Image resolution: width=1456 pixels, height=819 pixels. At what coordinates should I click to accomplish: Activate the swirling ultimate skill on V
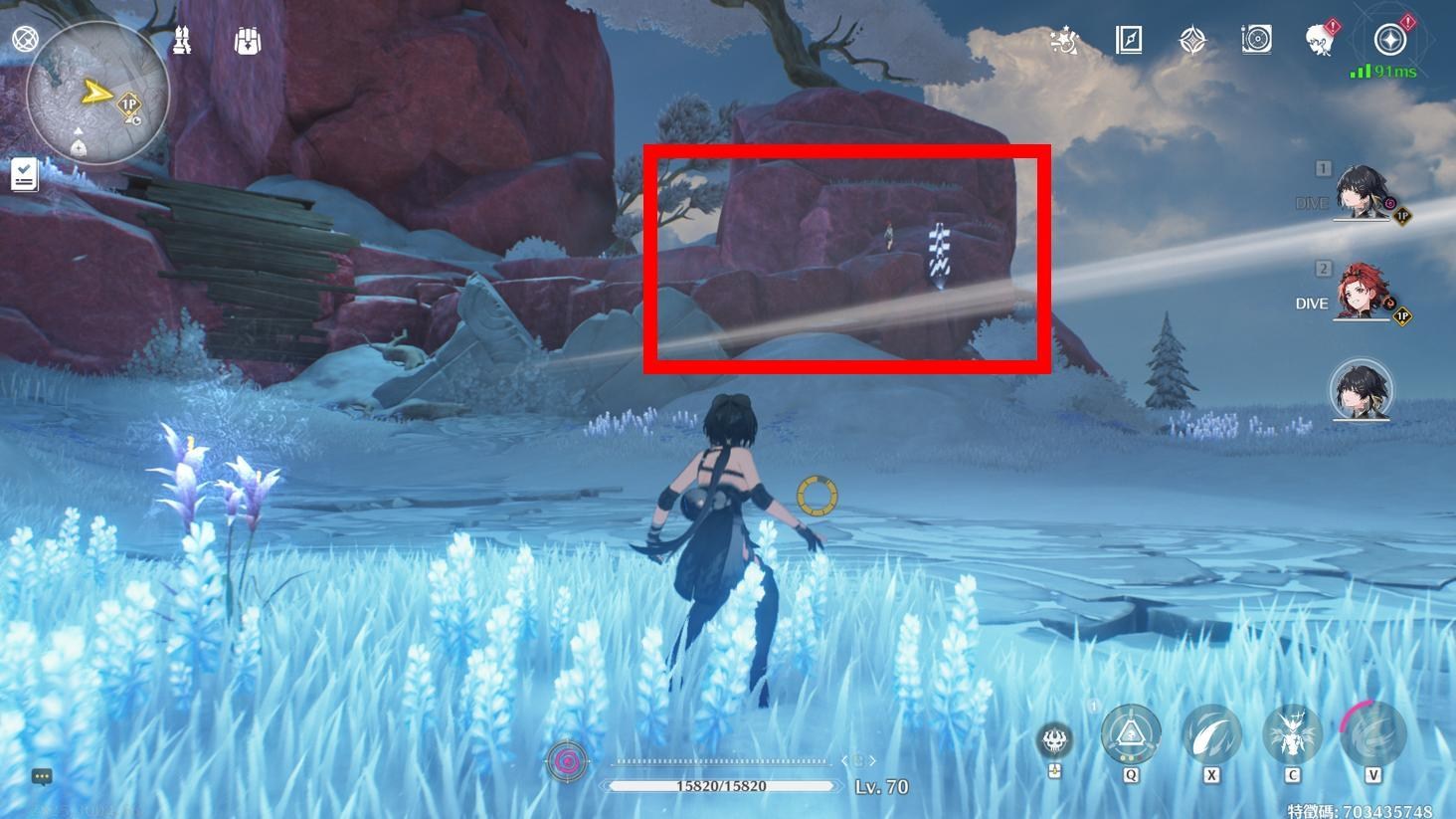pyautogui.click(x=1372, y=736)
